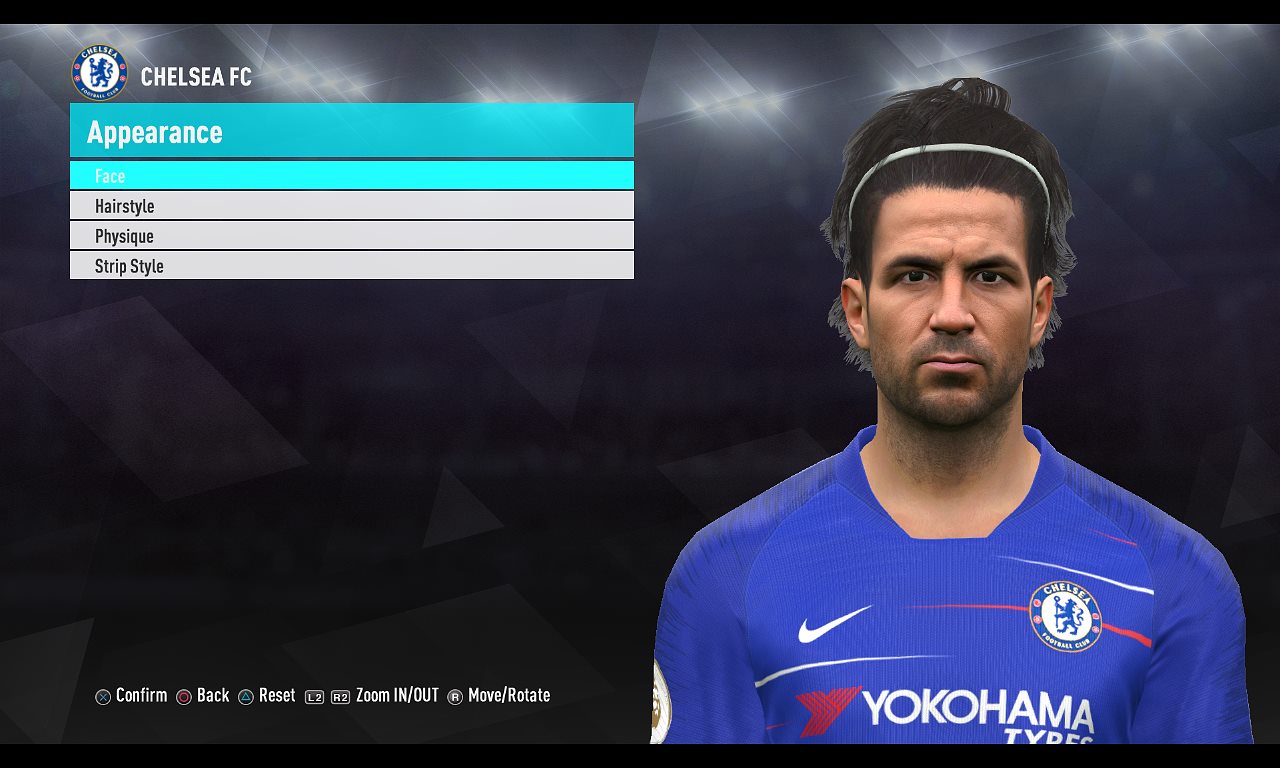Click the Chelsea badge on the jersey

pos(1066,617)
